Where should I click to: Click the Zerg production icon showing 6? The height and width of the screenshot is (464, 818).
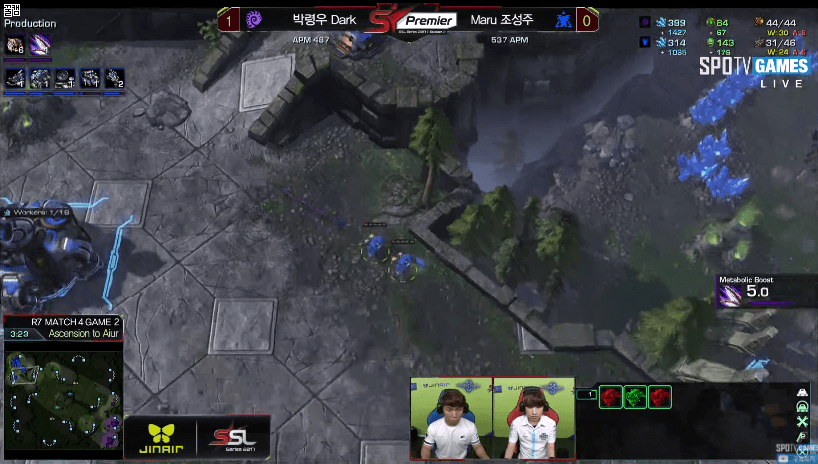pos(16,44)
